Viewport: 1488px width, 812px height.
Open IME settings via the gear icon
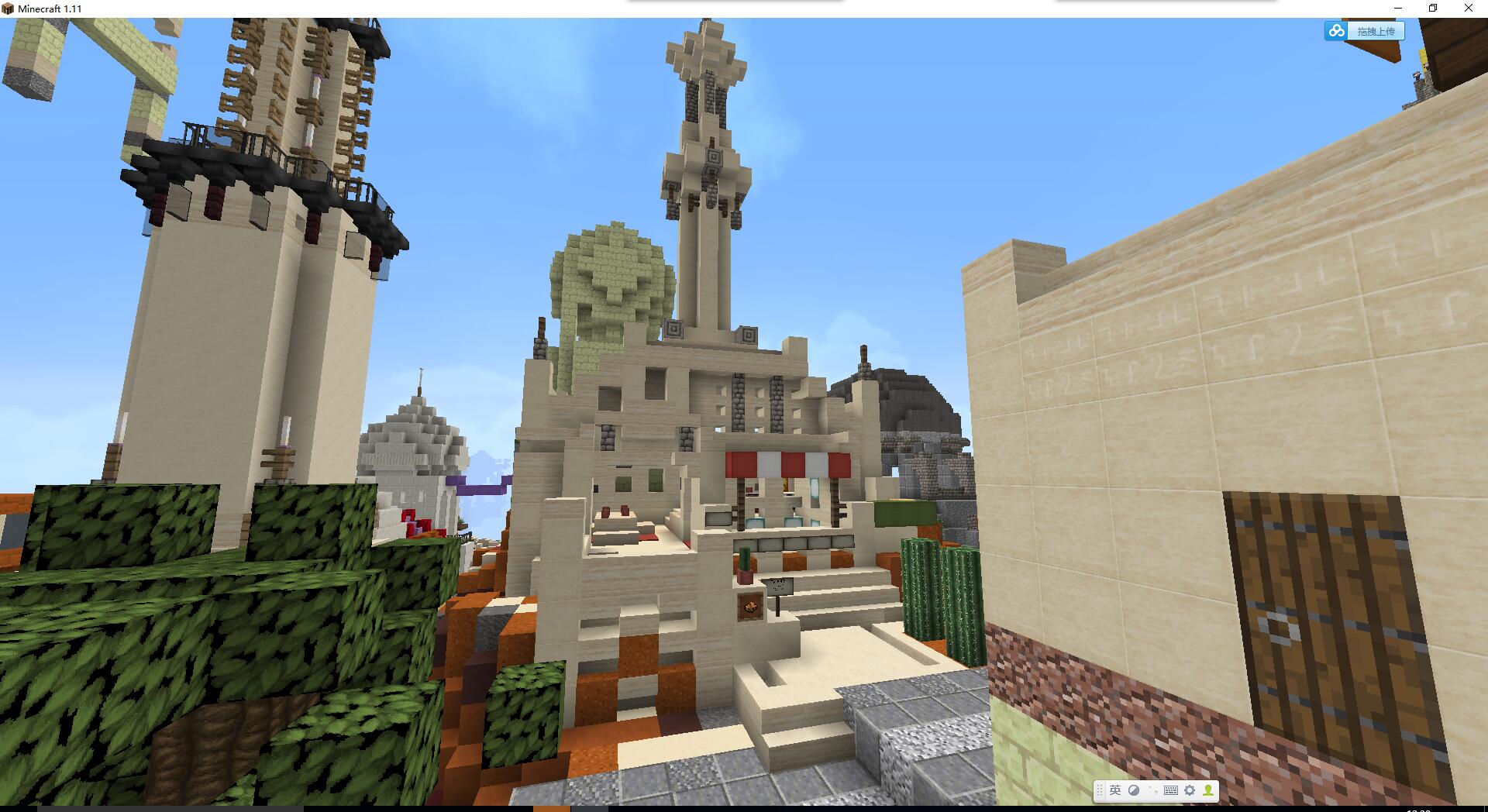click(x=1190, y=791)
